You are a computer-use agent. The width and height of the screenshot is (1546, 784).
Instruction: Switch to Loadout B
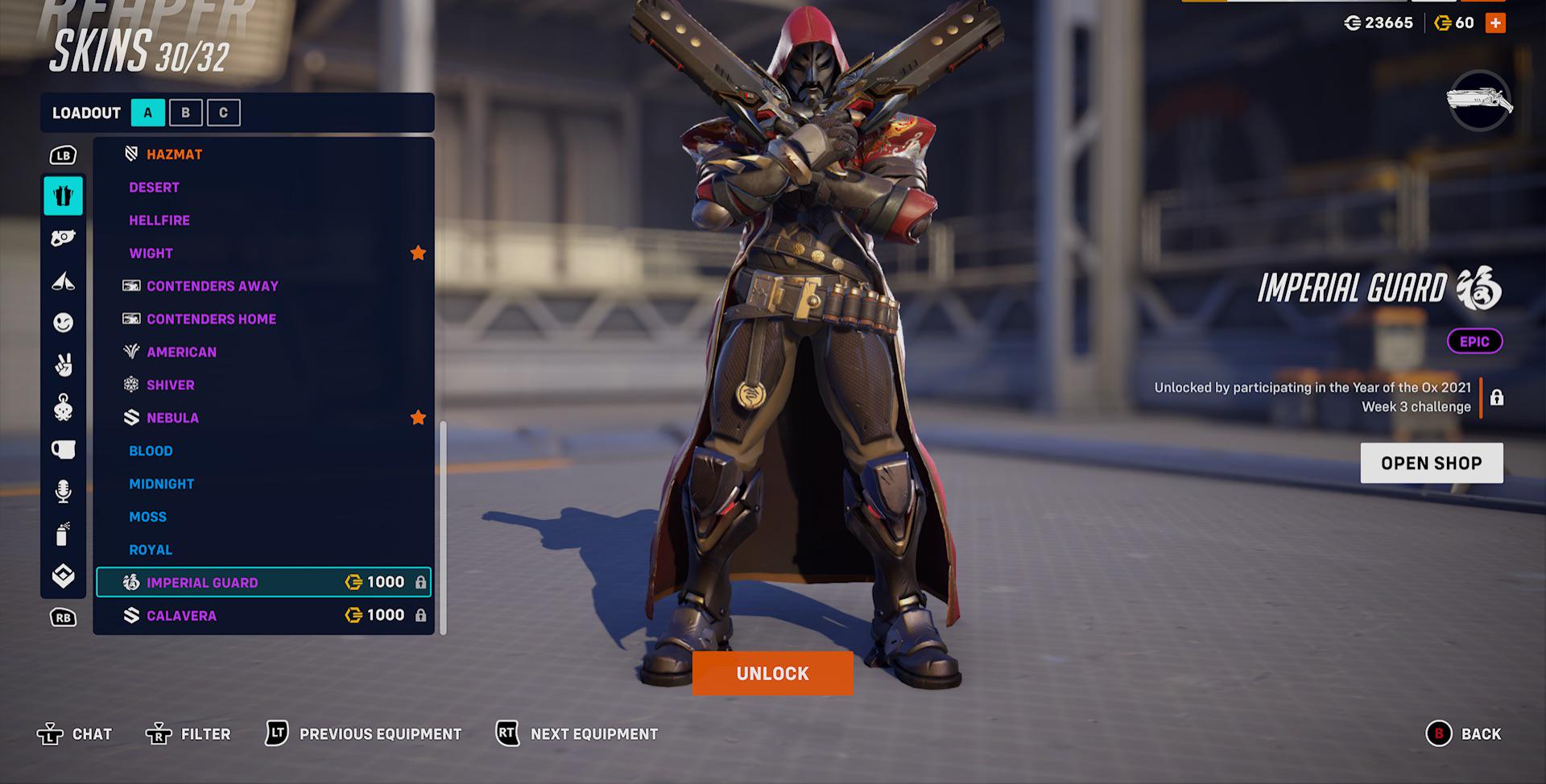click(187, 113)
